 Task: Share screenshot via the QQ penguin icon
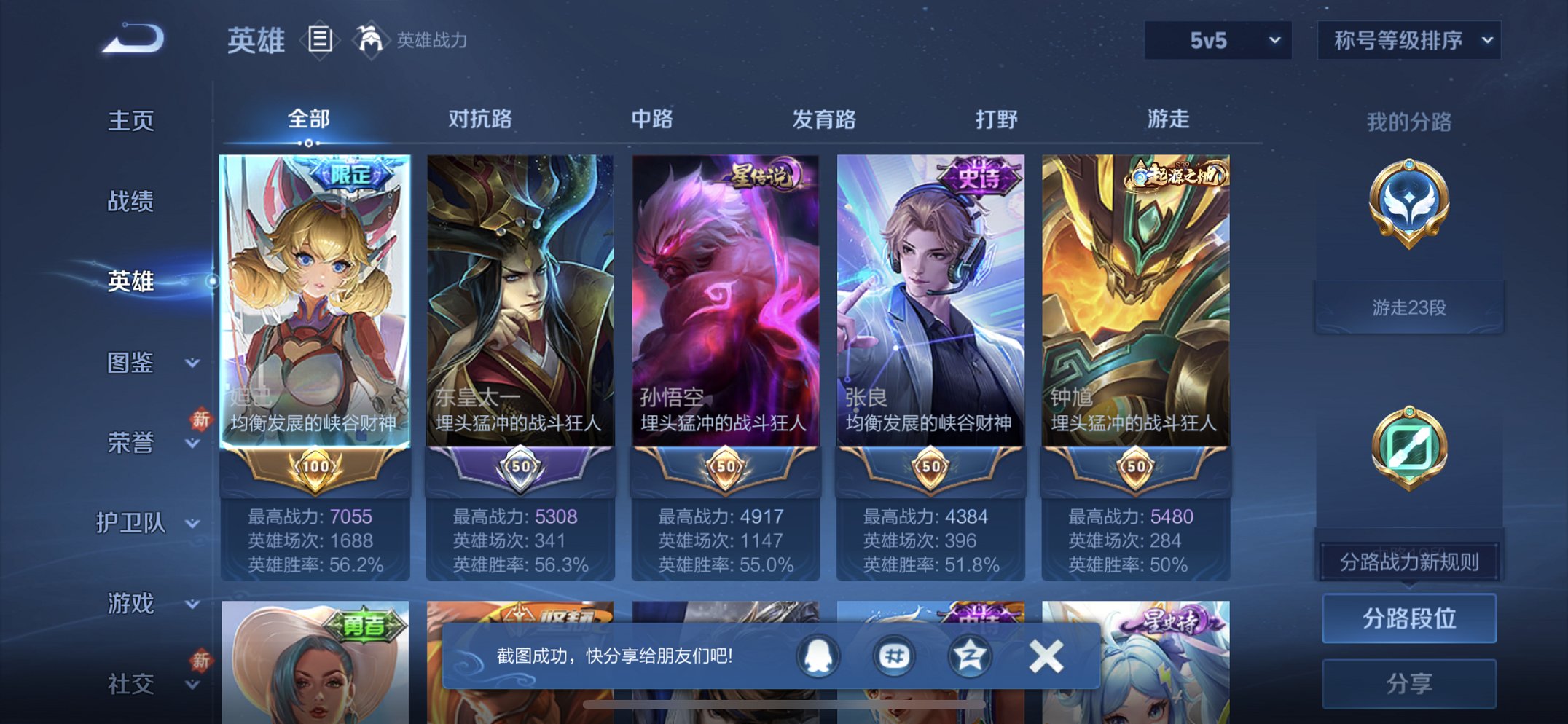(x=816, y=655)
